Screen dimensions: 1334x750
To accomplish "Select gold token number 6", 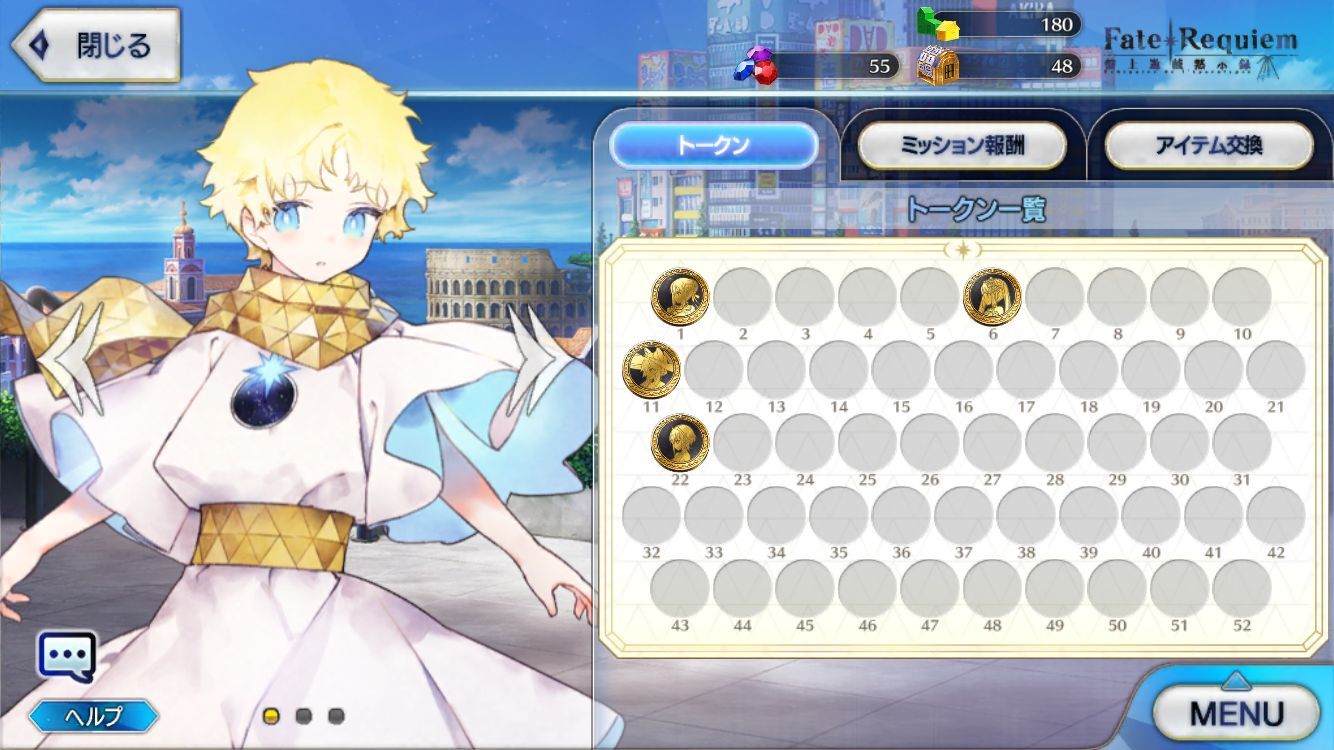I will (x=992, y=297).
